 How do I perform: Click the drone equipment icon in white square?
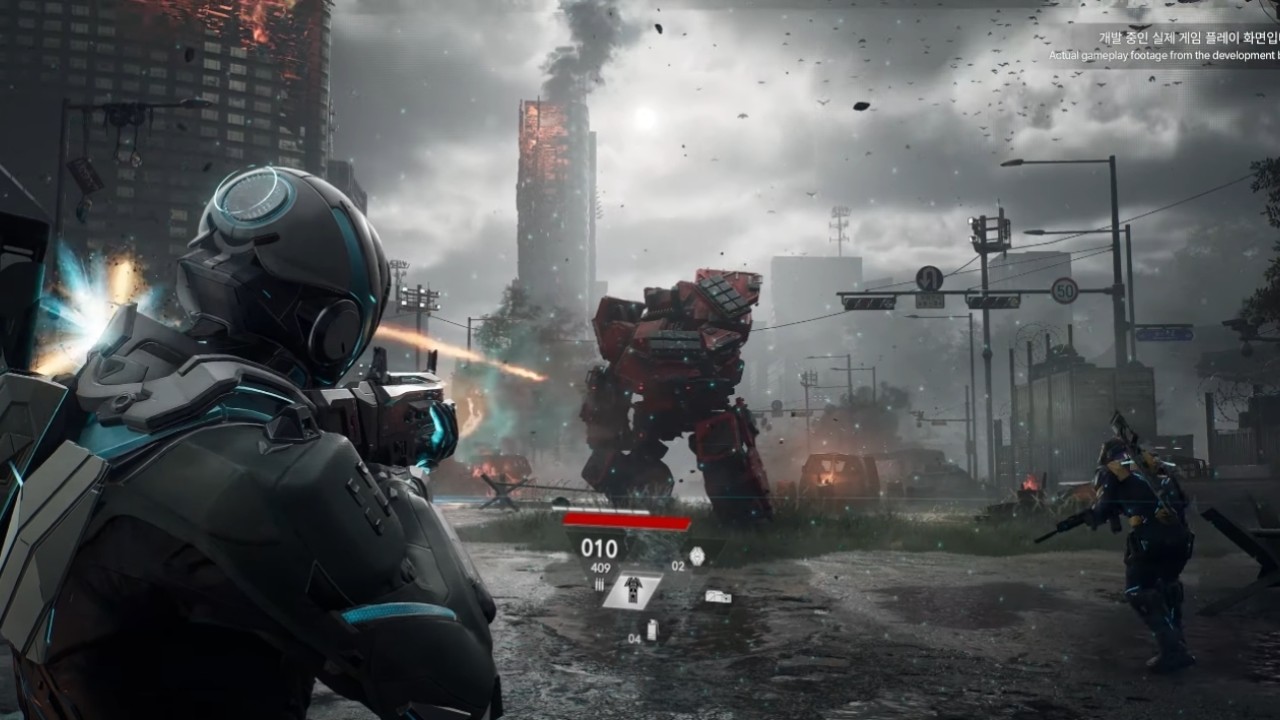tap(633, 591)
